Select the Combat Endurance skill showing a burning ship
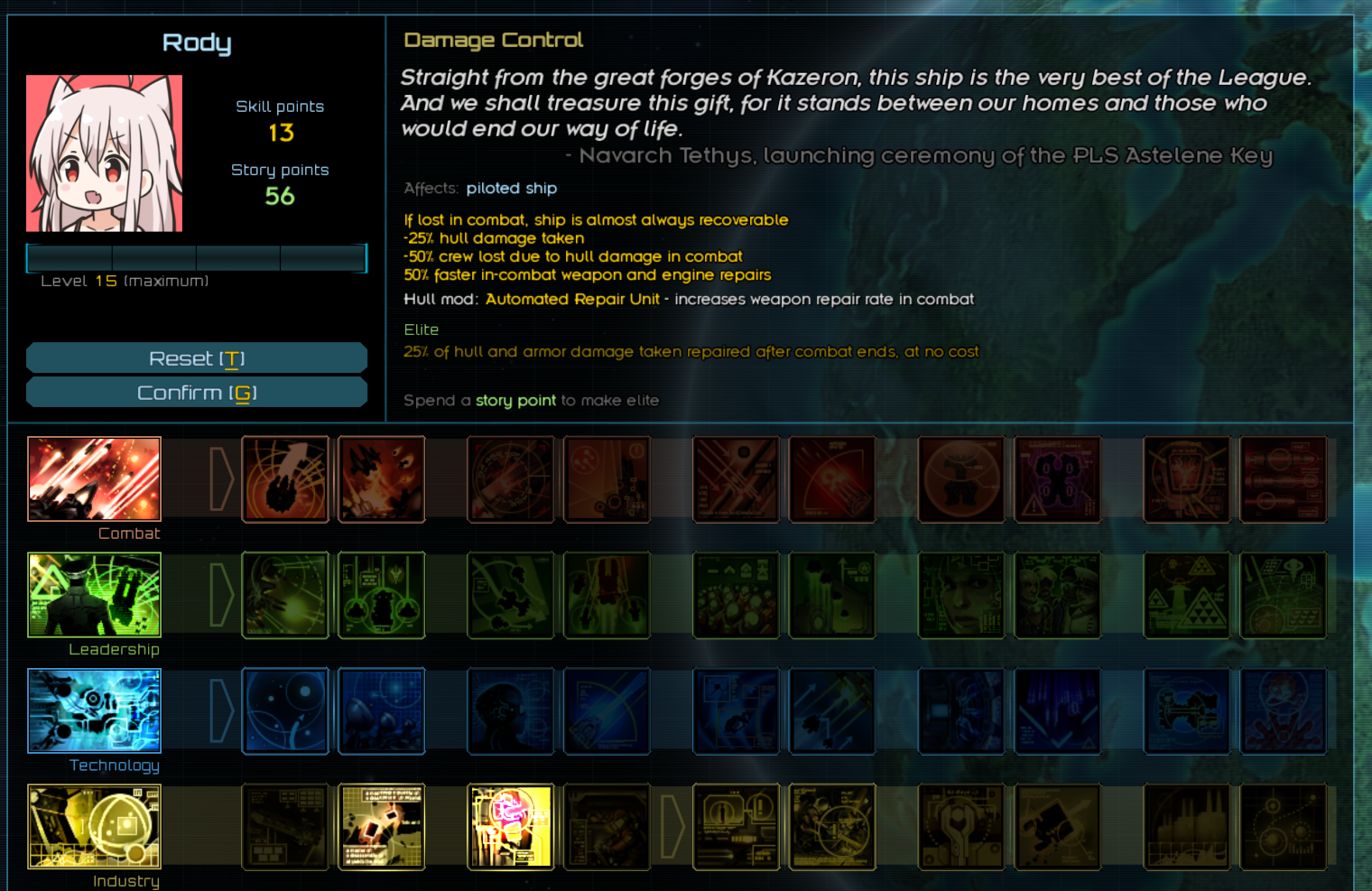Viewport: 1372px width, 891px height. click(381, 479)
